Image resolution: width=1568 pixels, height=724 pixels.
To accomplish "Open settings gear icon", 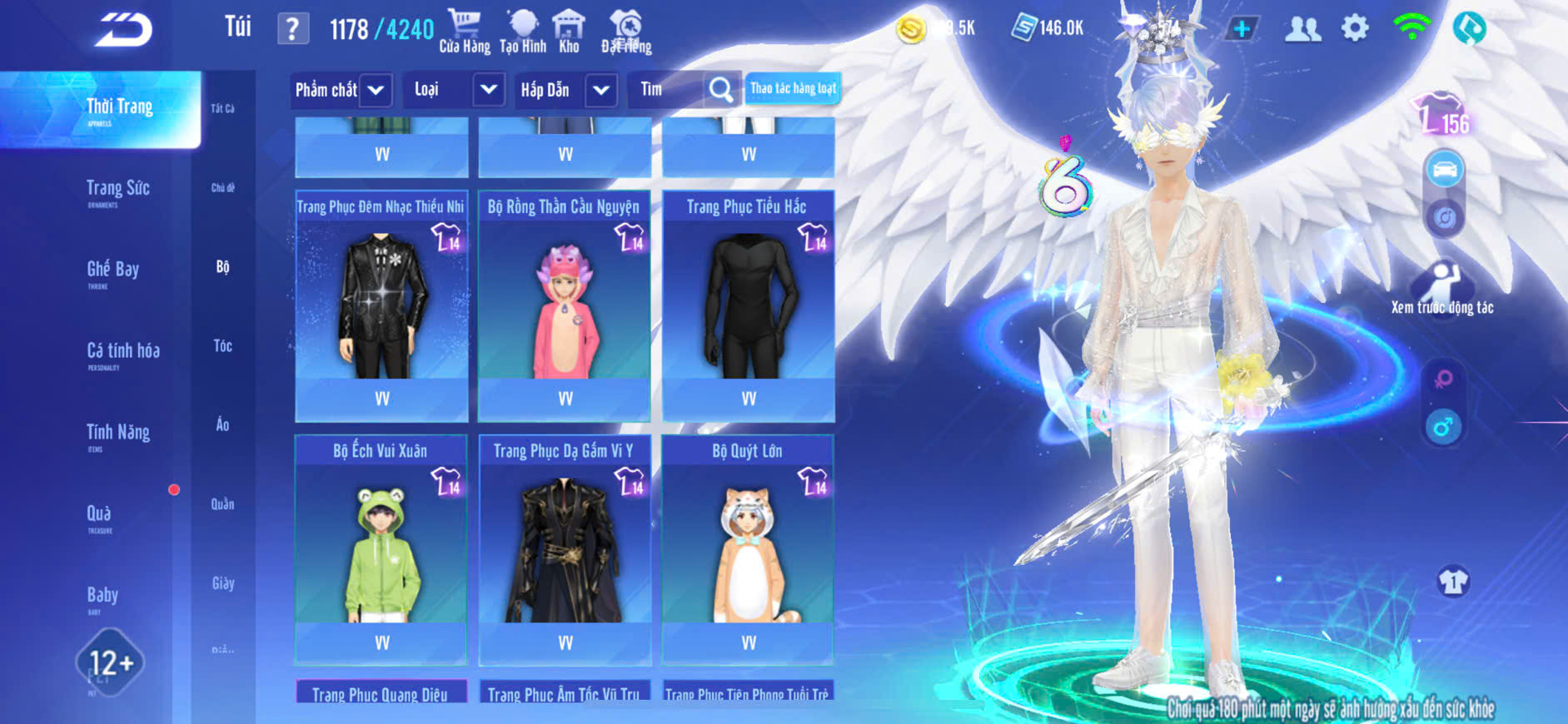I will pyautogui.click(x=1355, y=29).
